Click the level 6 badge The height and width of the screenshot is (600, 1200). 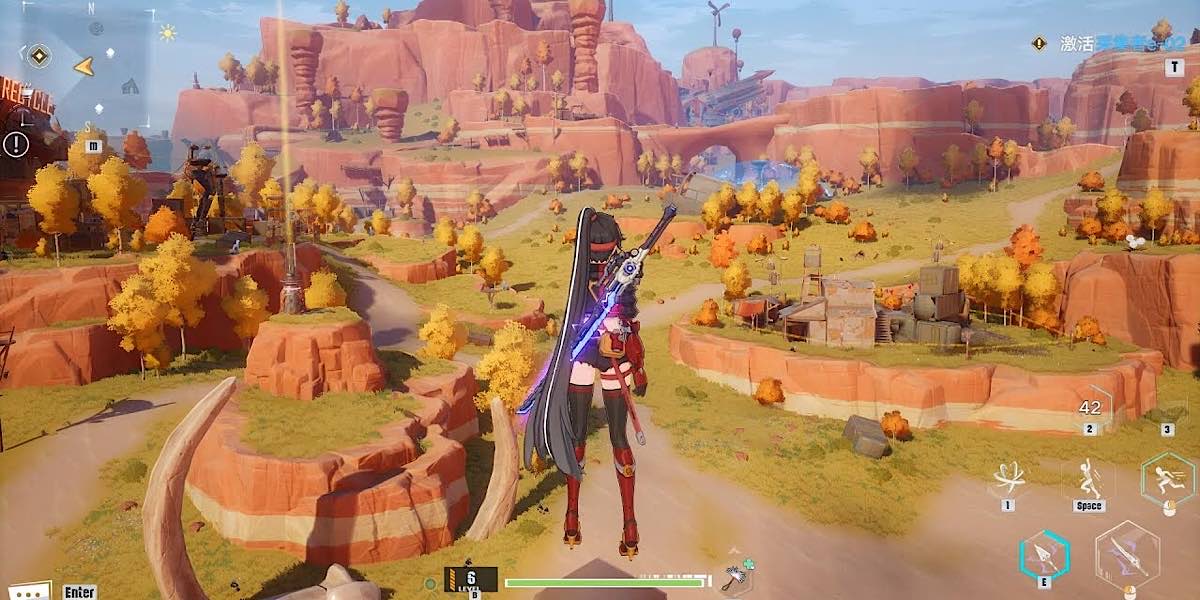coord(471,579)
